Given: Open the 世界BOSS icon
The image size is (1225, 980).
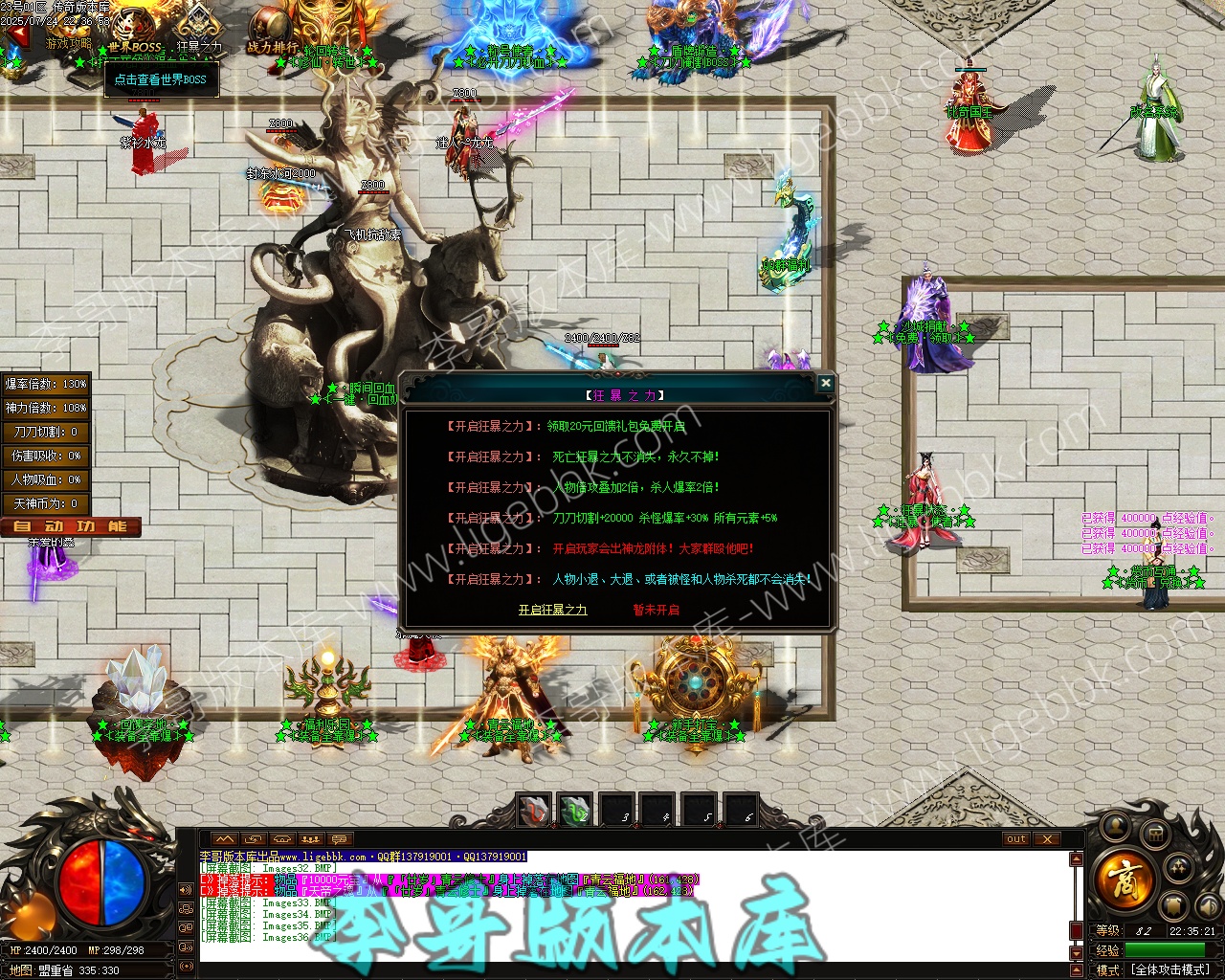Looking at the screenshot, I should coord(135,31).
